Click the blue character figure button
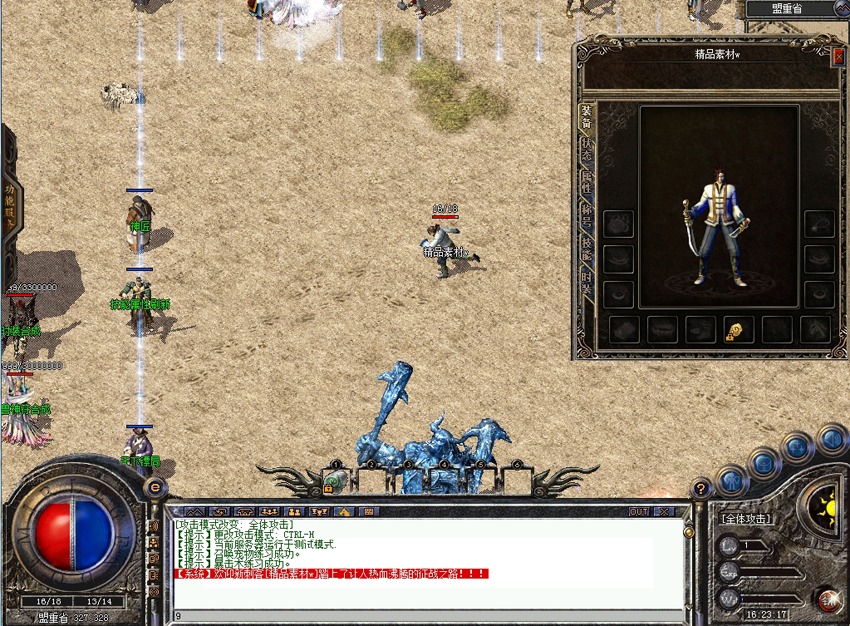850x626 pixels. tap(731, 481)
